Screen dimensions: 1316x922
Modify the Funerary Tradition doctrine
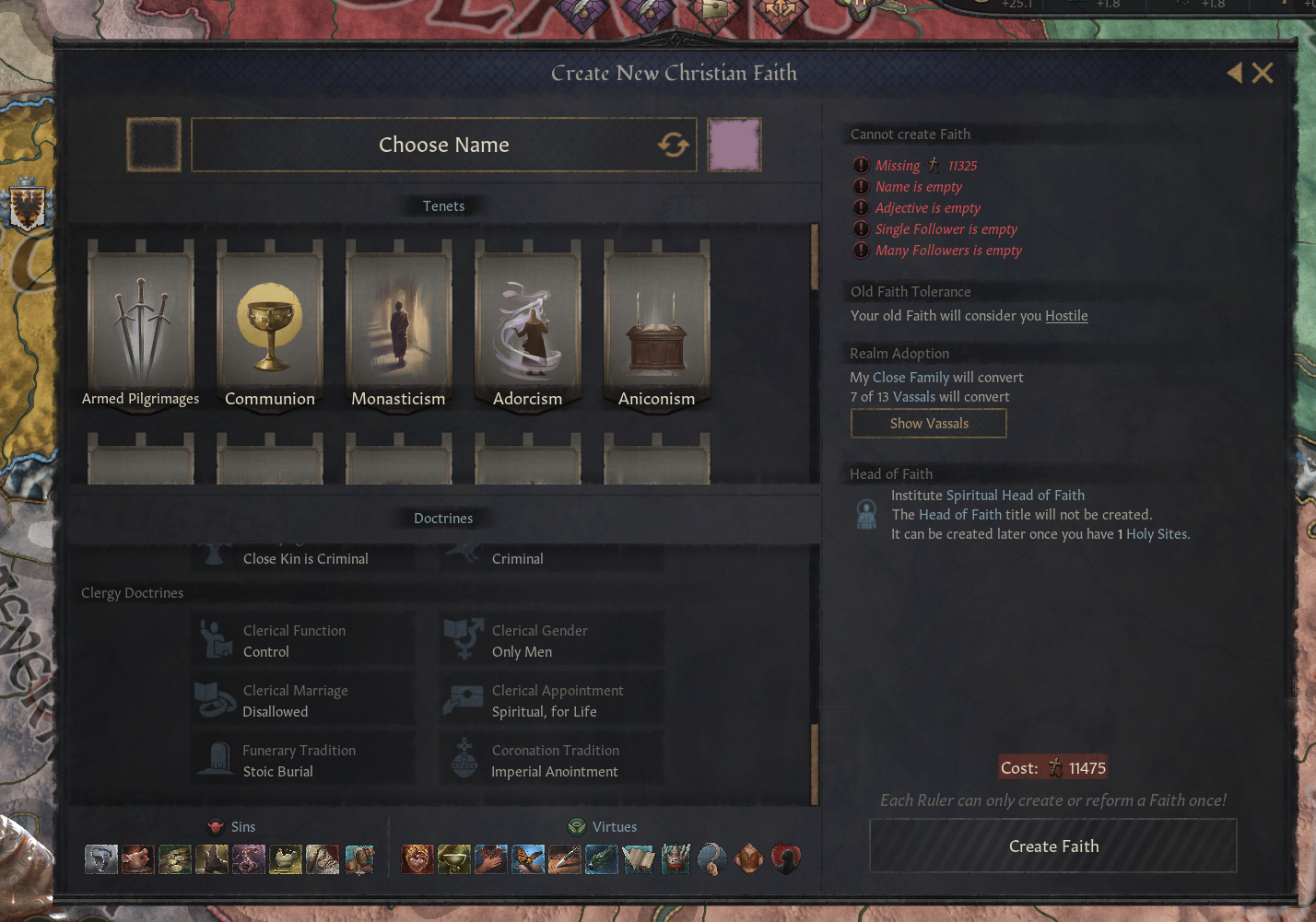click(x=303, y=761)
